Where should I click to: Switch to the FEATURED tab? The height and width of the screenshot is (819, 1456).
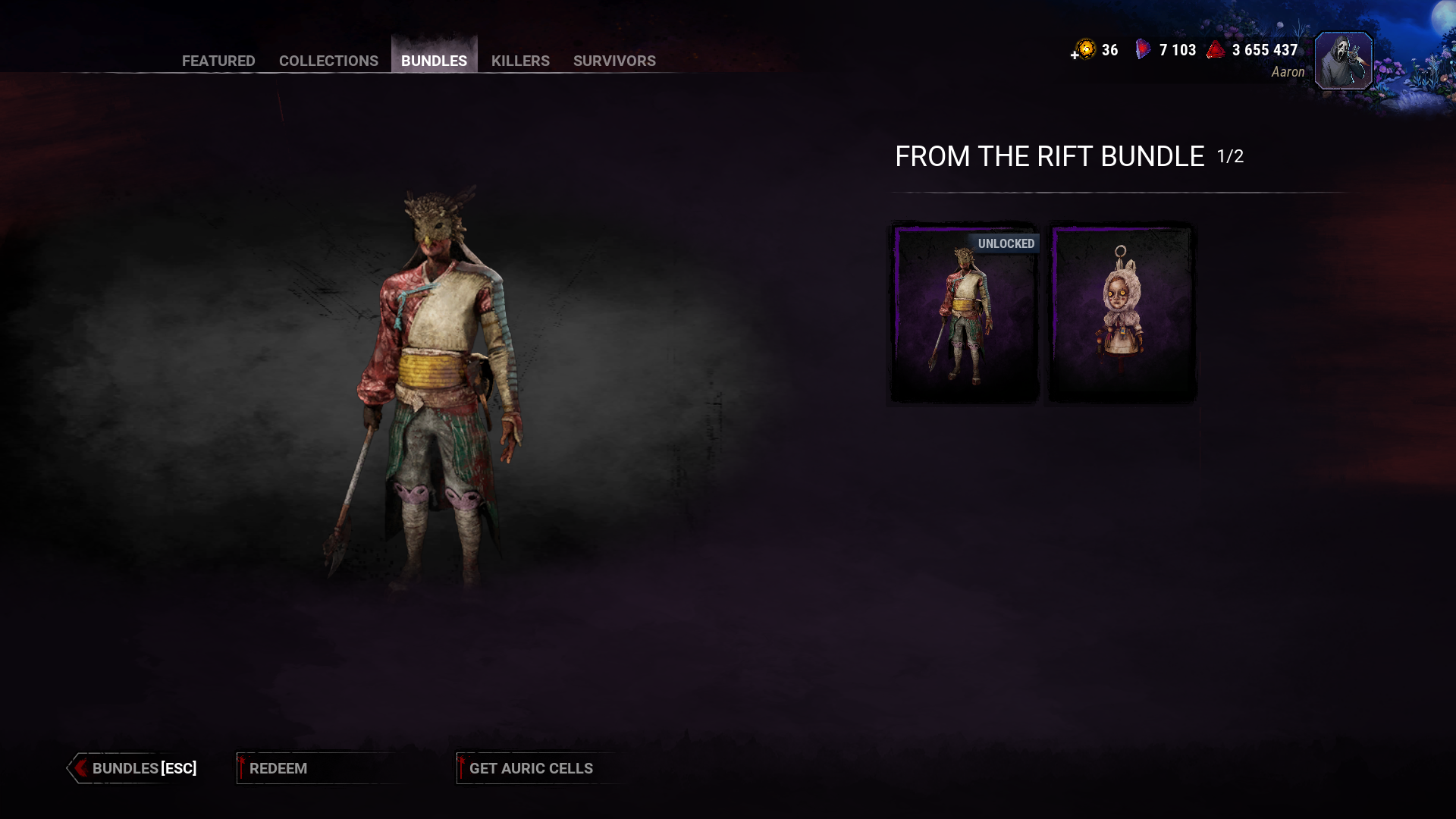[218, 61]
